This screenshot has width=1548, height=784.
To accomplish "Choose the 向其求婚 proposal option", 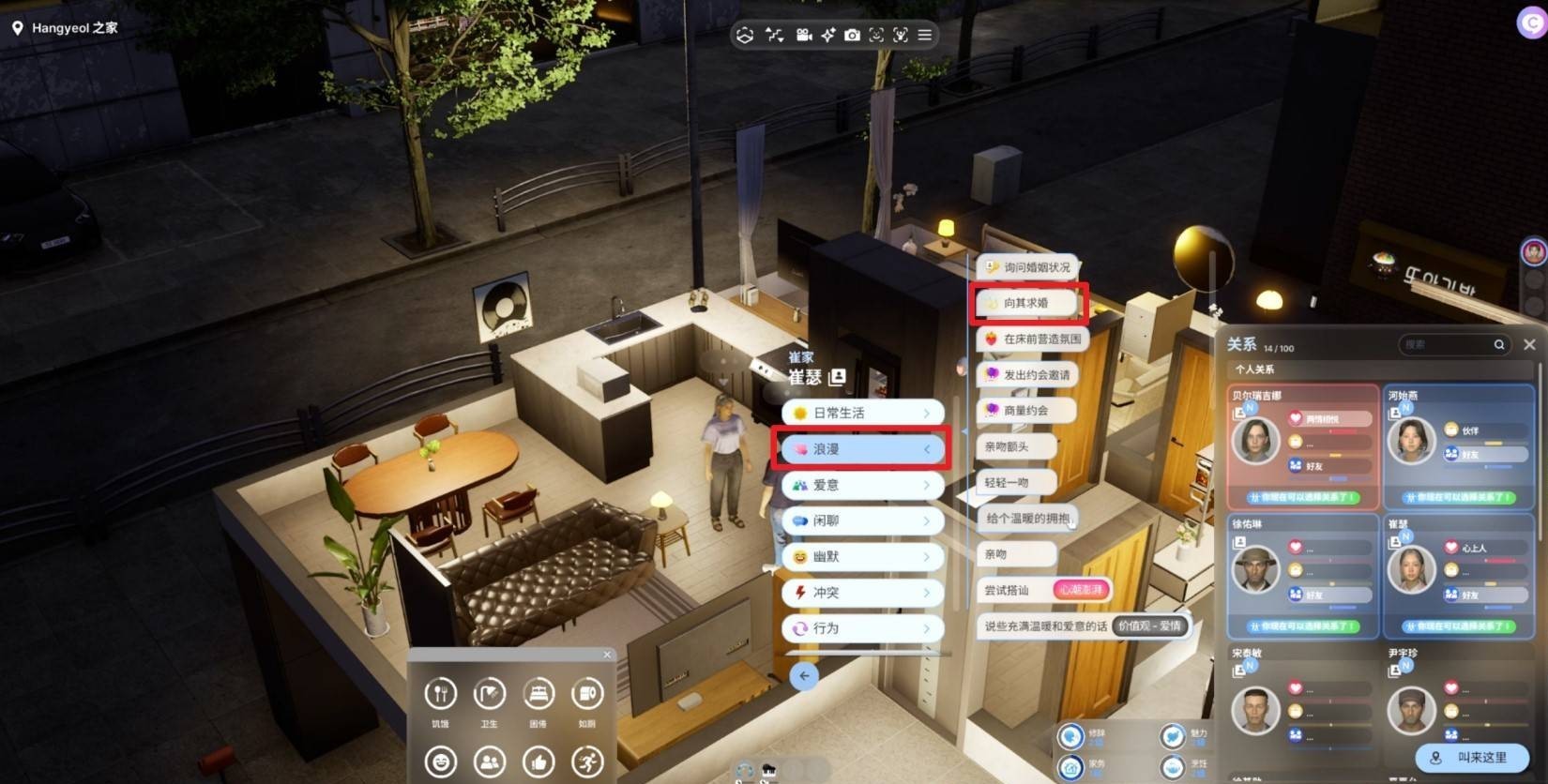I will (x=1026, y=303).
